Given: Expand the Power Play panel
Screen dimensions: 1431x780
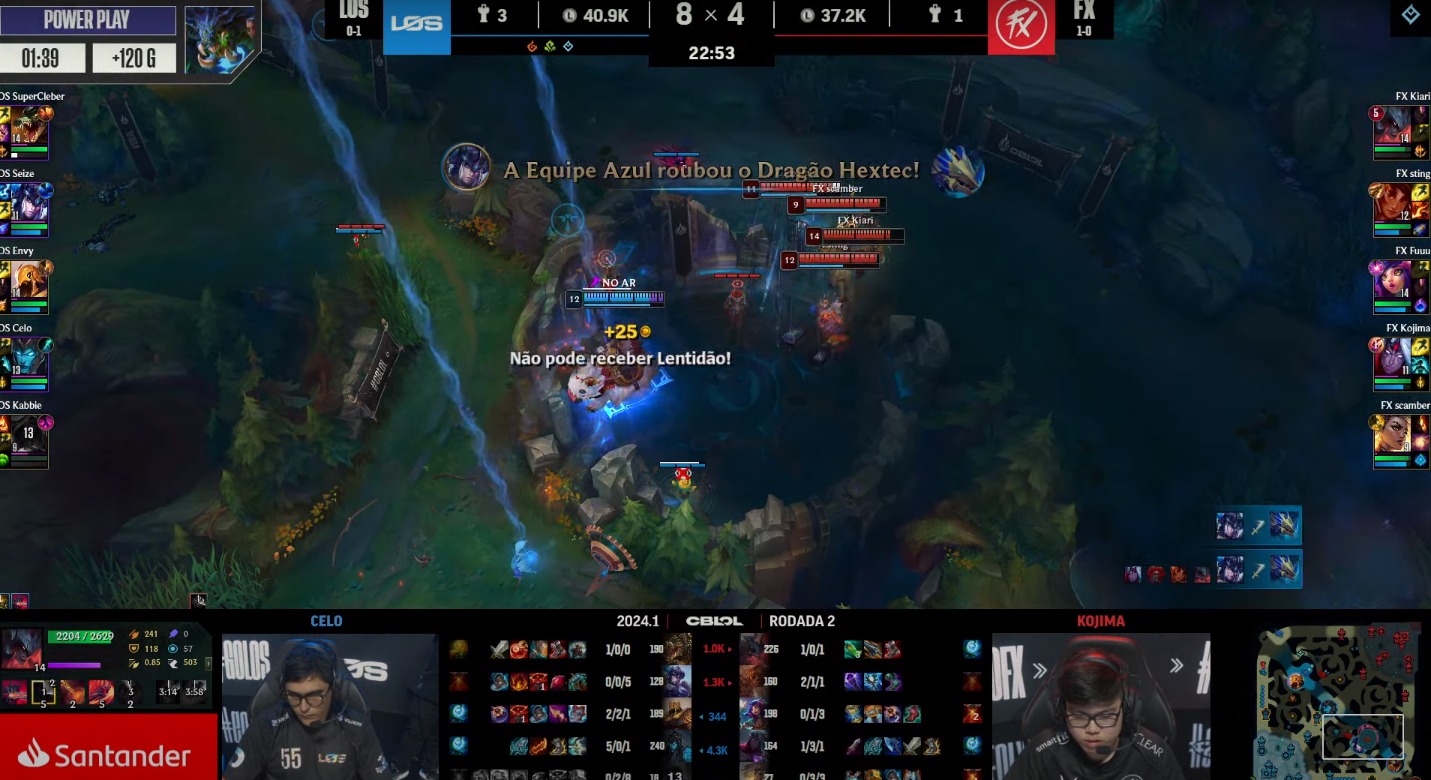Looking at the screenshot, I should click(88, 20).
